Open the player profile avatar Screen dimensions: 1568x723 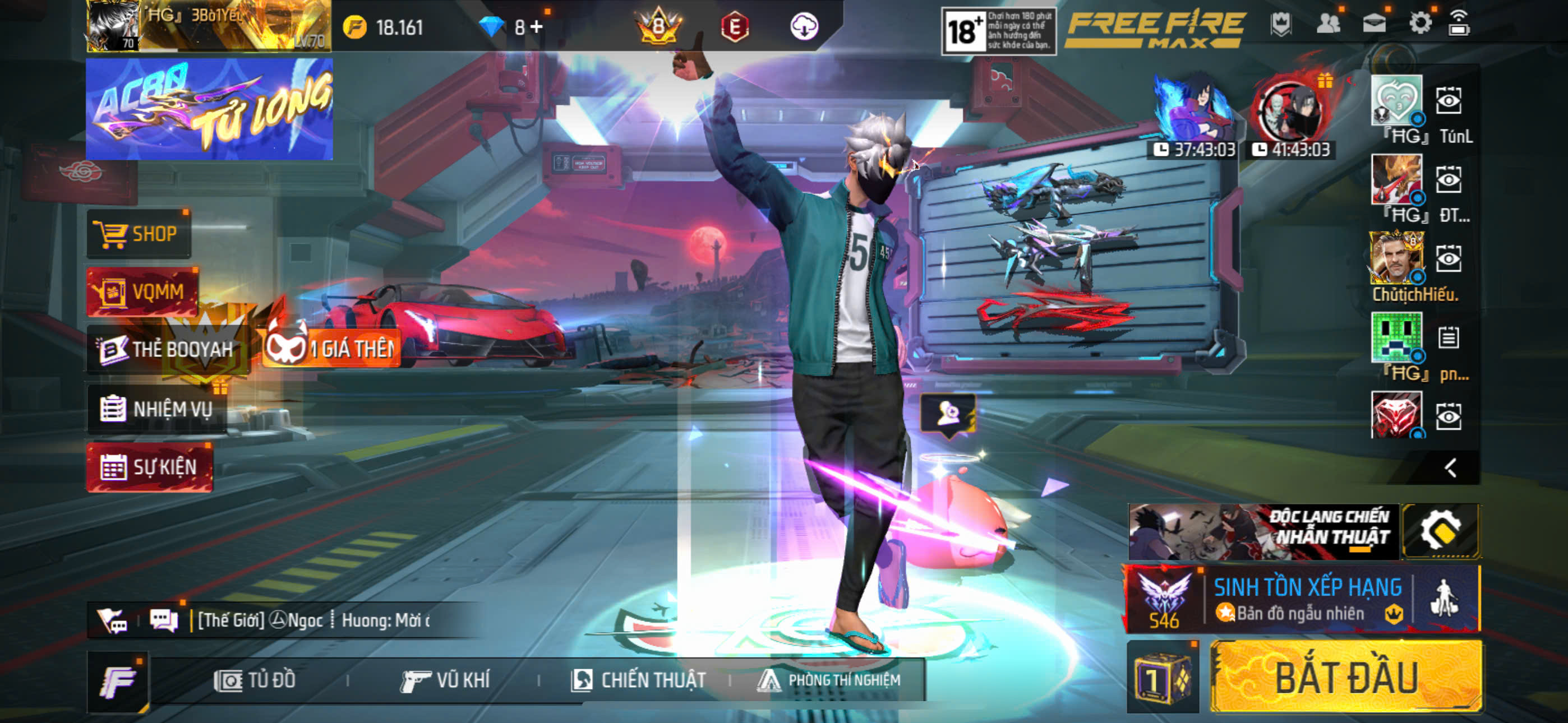coord(113,26)
